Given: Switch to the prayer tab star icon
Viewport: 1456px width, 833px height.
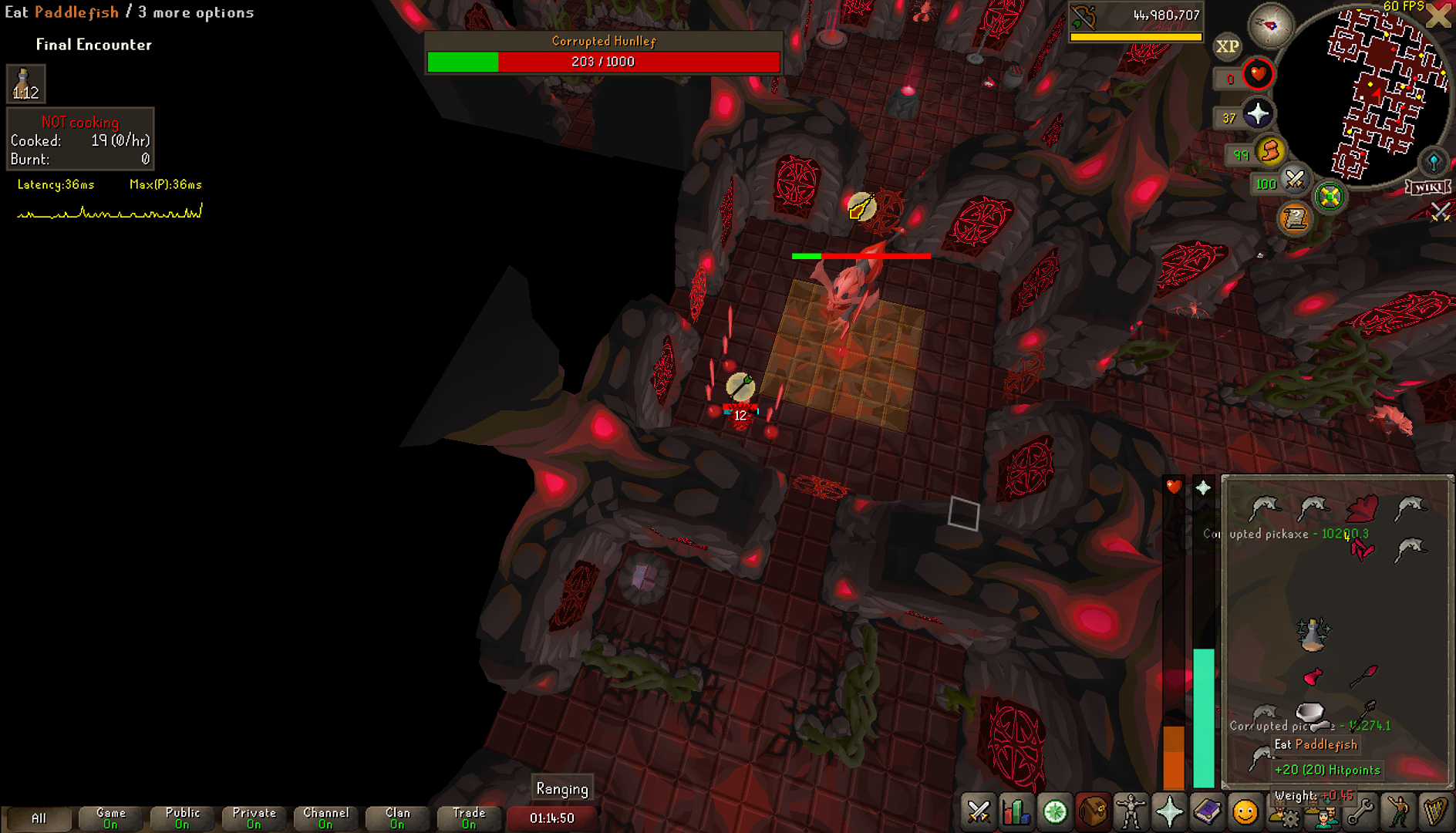Looking at the screenshot, I should pos(1169,812).
